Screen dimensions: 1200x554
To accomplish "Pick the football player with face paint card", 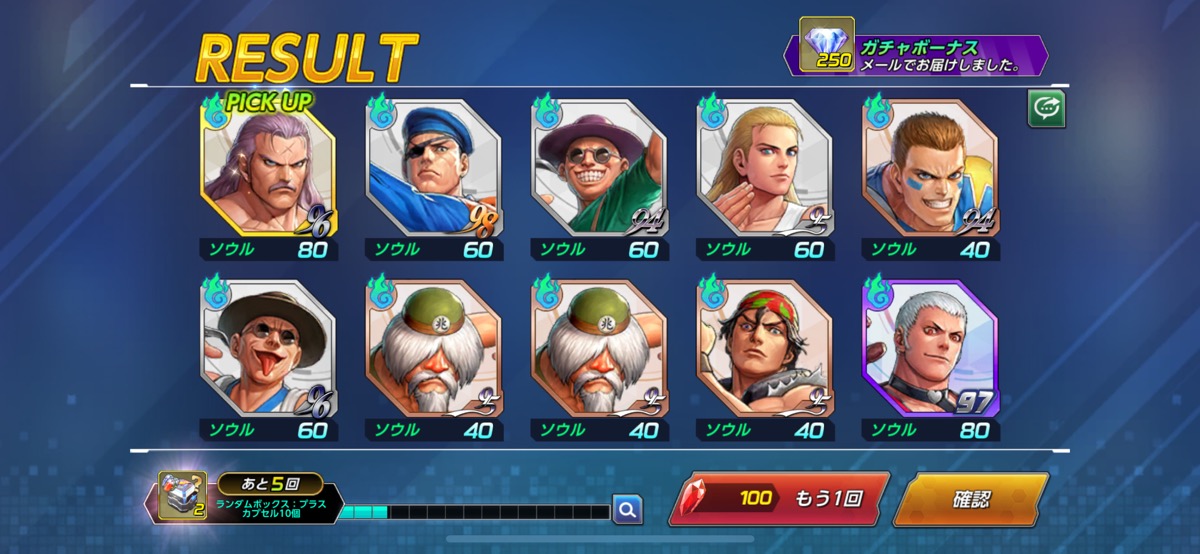I will pyautogui.click(x=930, y=167).
